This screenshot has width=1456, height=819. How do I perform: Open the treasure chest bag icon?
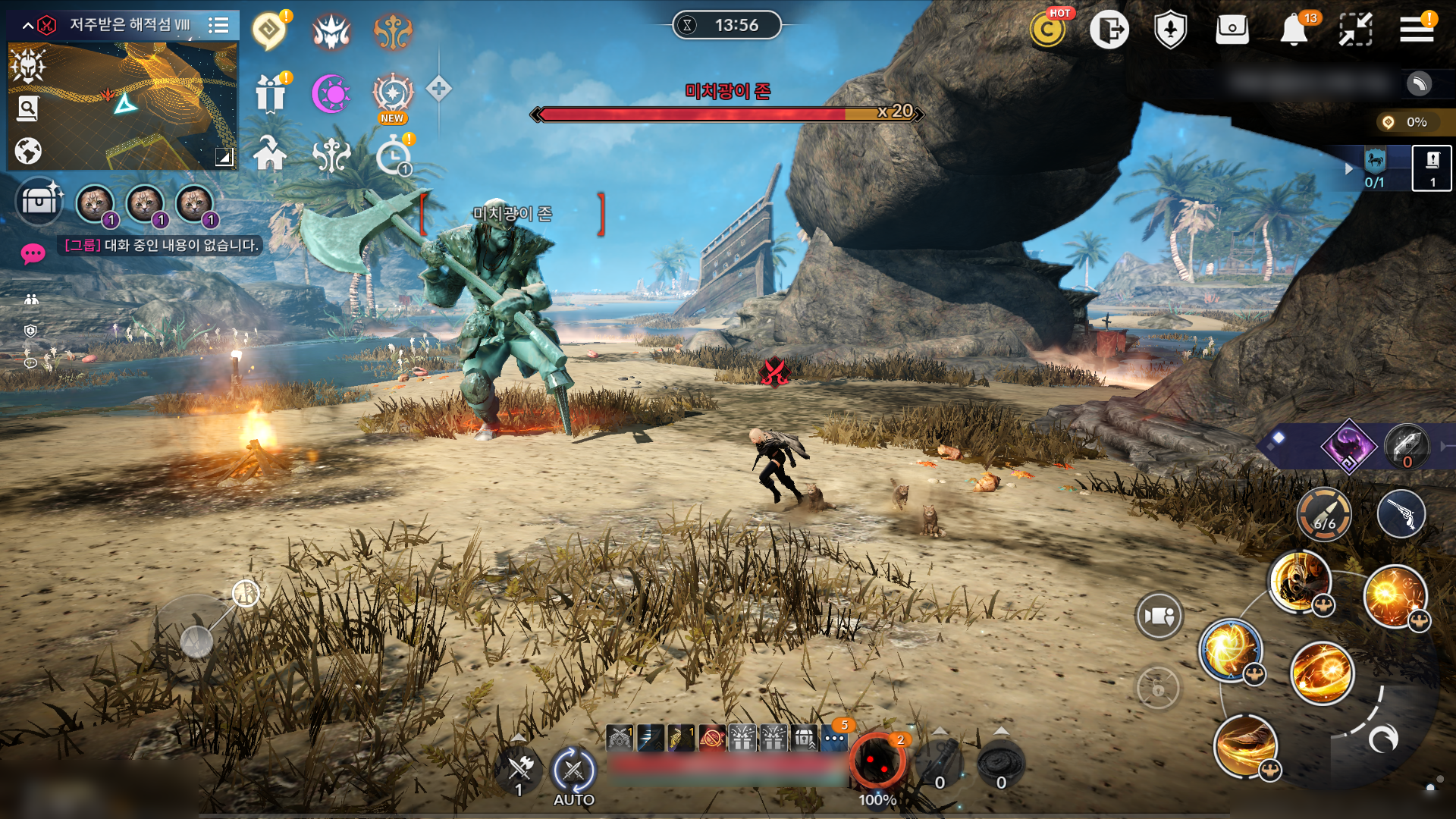(39, 201)
